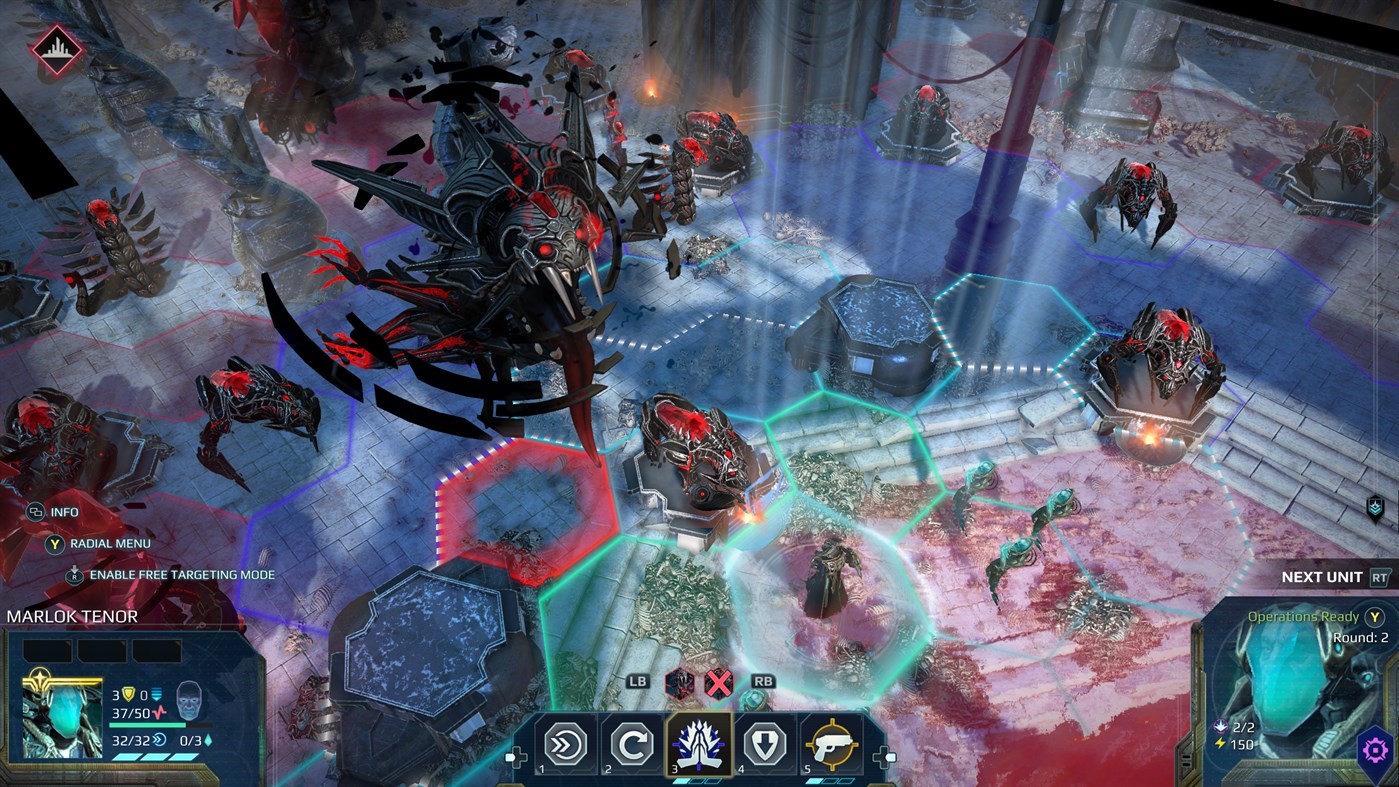The width and height of the screenshot is (1399, 787).
Task: Enable Free Targeting Mode
Action: (75, 574)
